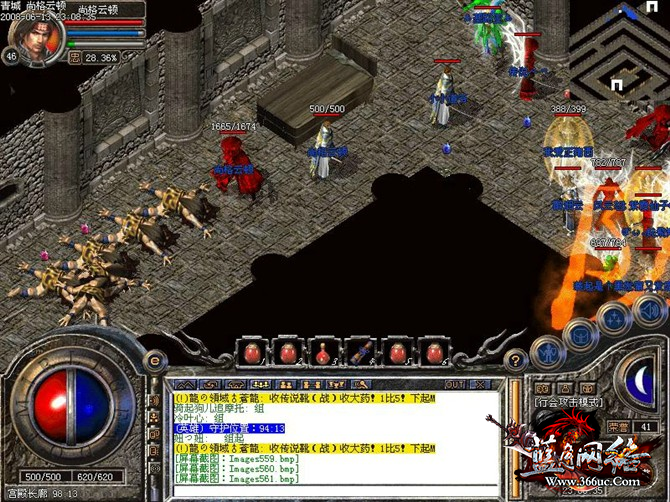The image size is (670, 502).
Task: Use the round-bottom red flask in slot 3
Action: 324,351
